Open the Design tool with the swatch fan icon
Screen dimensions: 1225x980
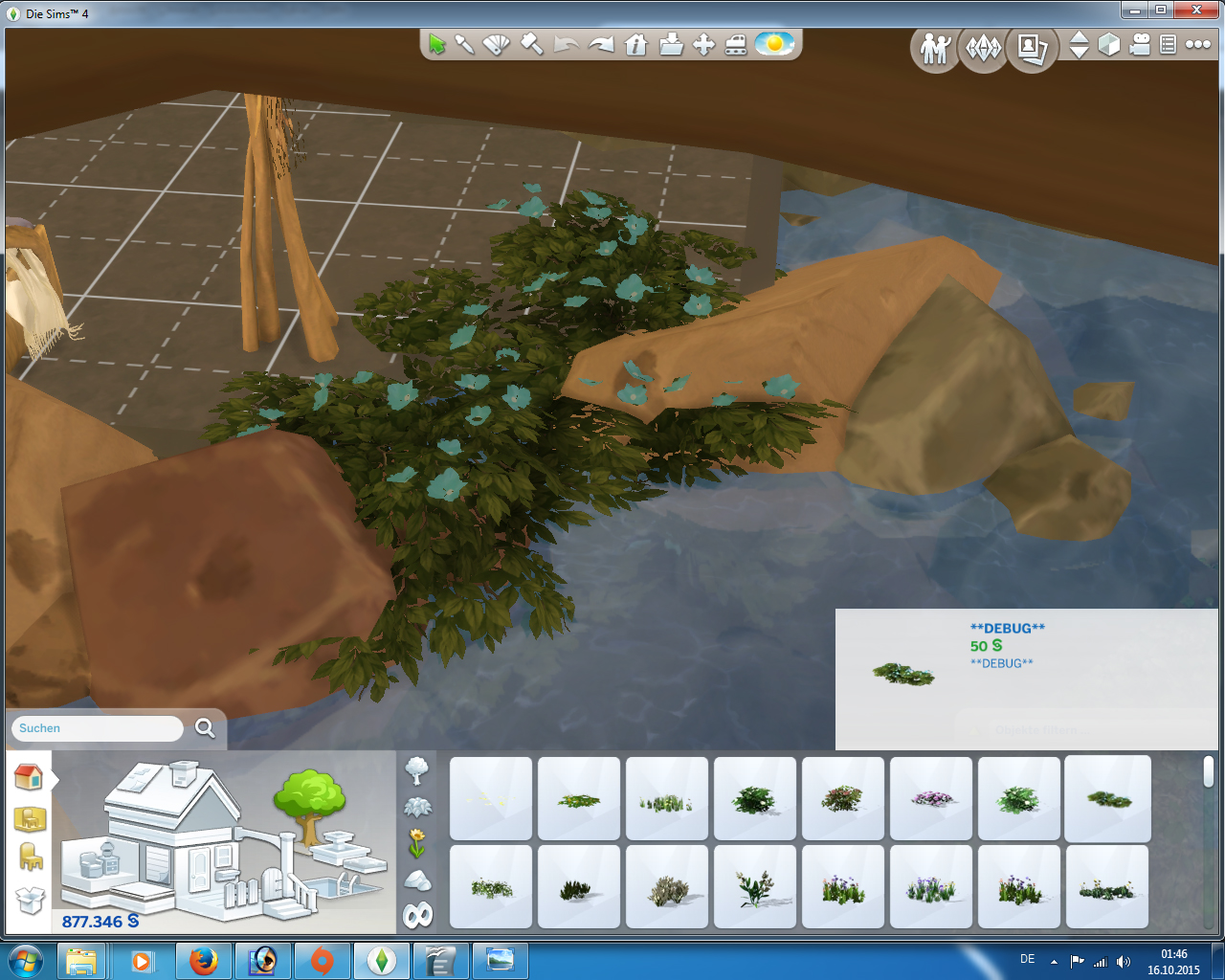tap(496, 44)
